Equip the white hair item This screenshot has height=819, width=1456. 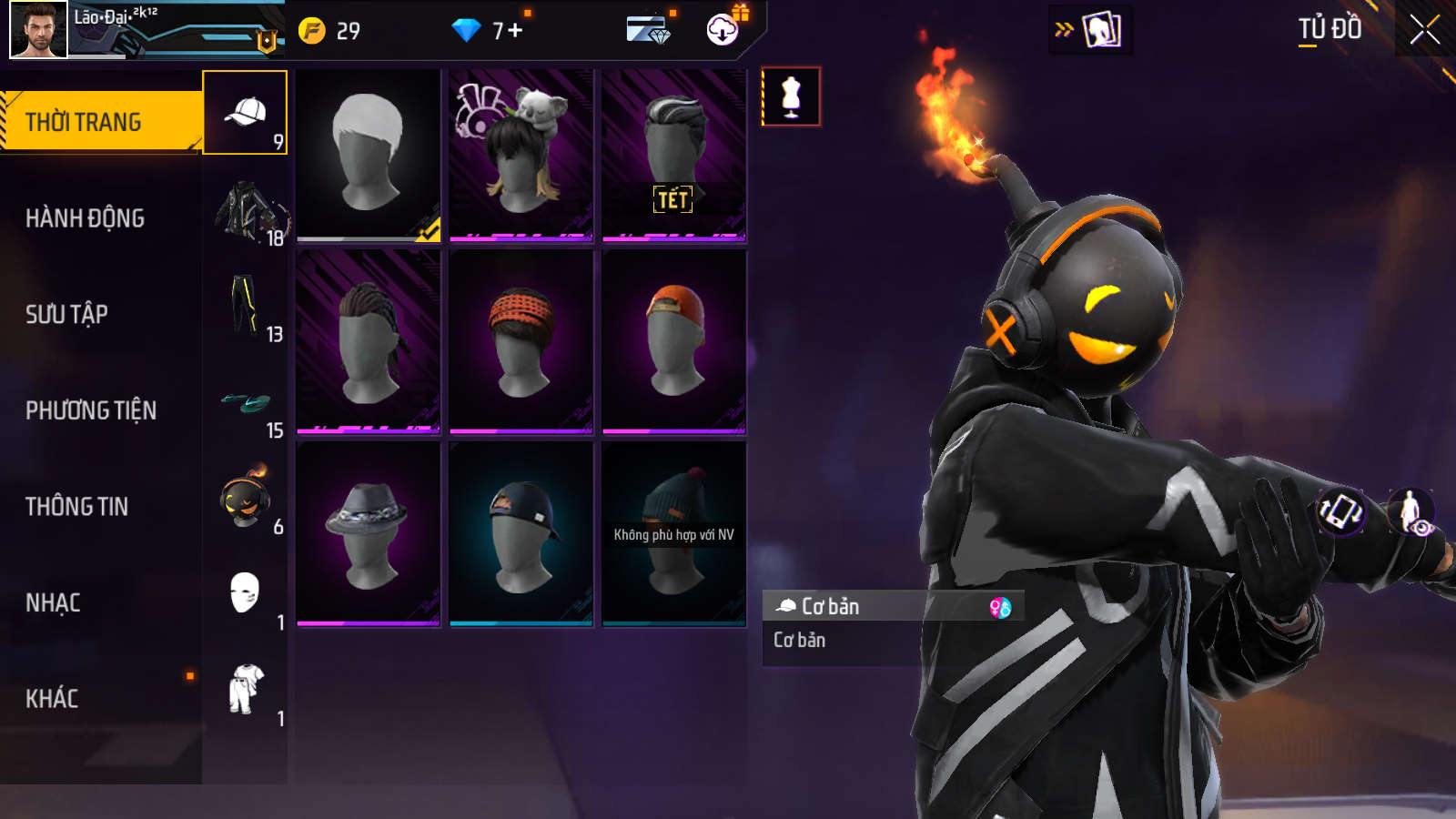click(369, 155)
